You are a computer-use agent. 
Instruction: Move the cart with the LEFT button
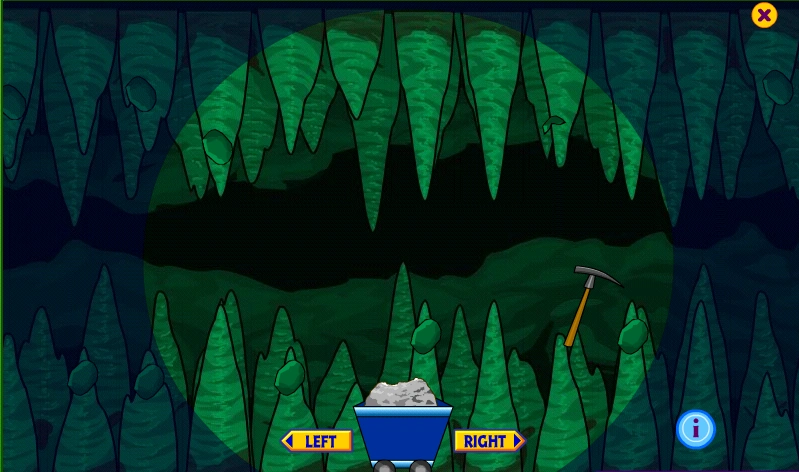[x=316, y=441]
